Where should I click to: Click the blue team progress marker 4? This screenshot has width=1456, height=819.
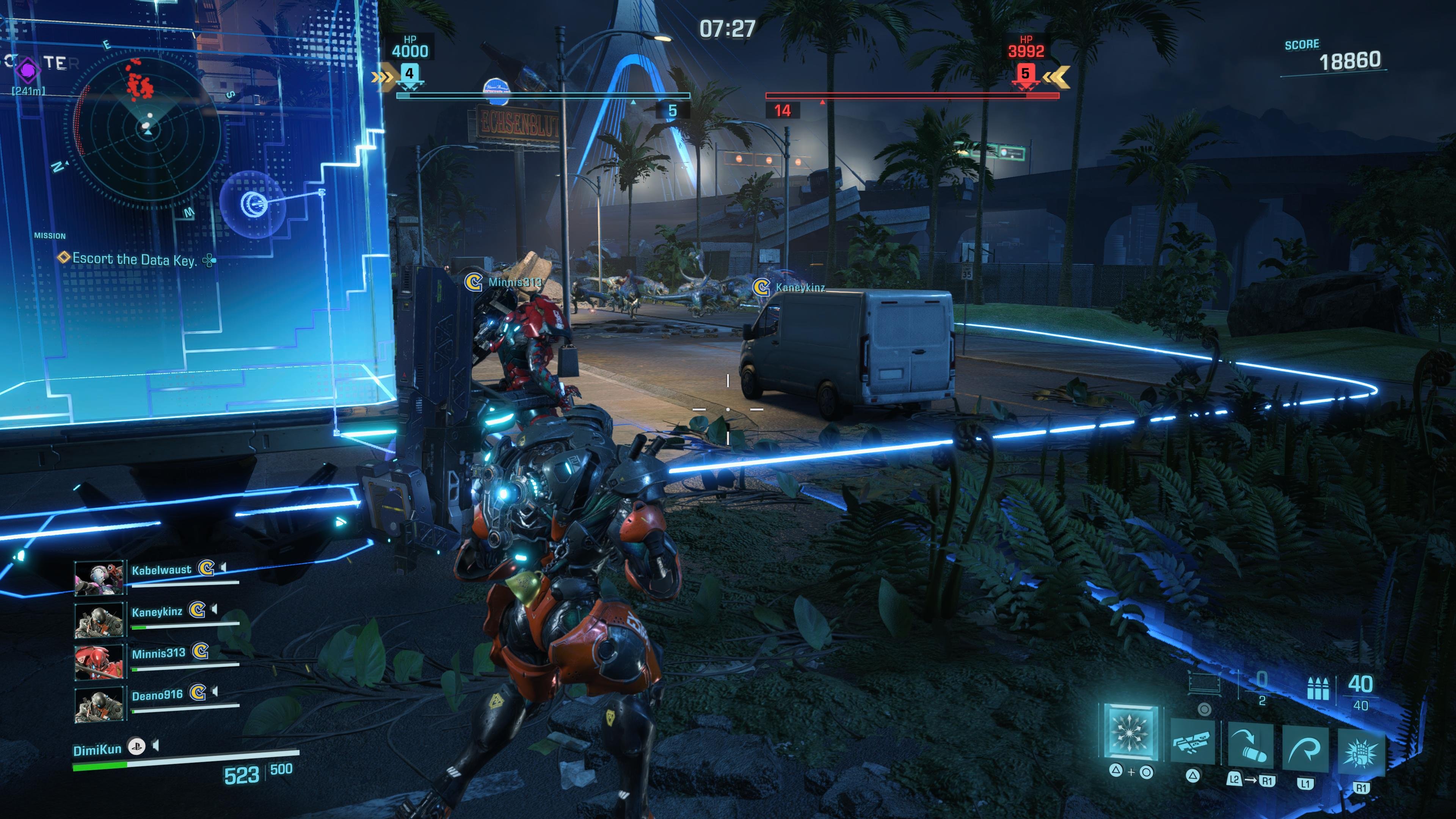409,74
